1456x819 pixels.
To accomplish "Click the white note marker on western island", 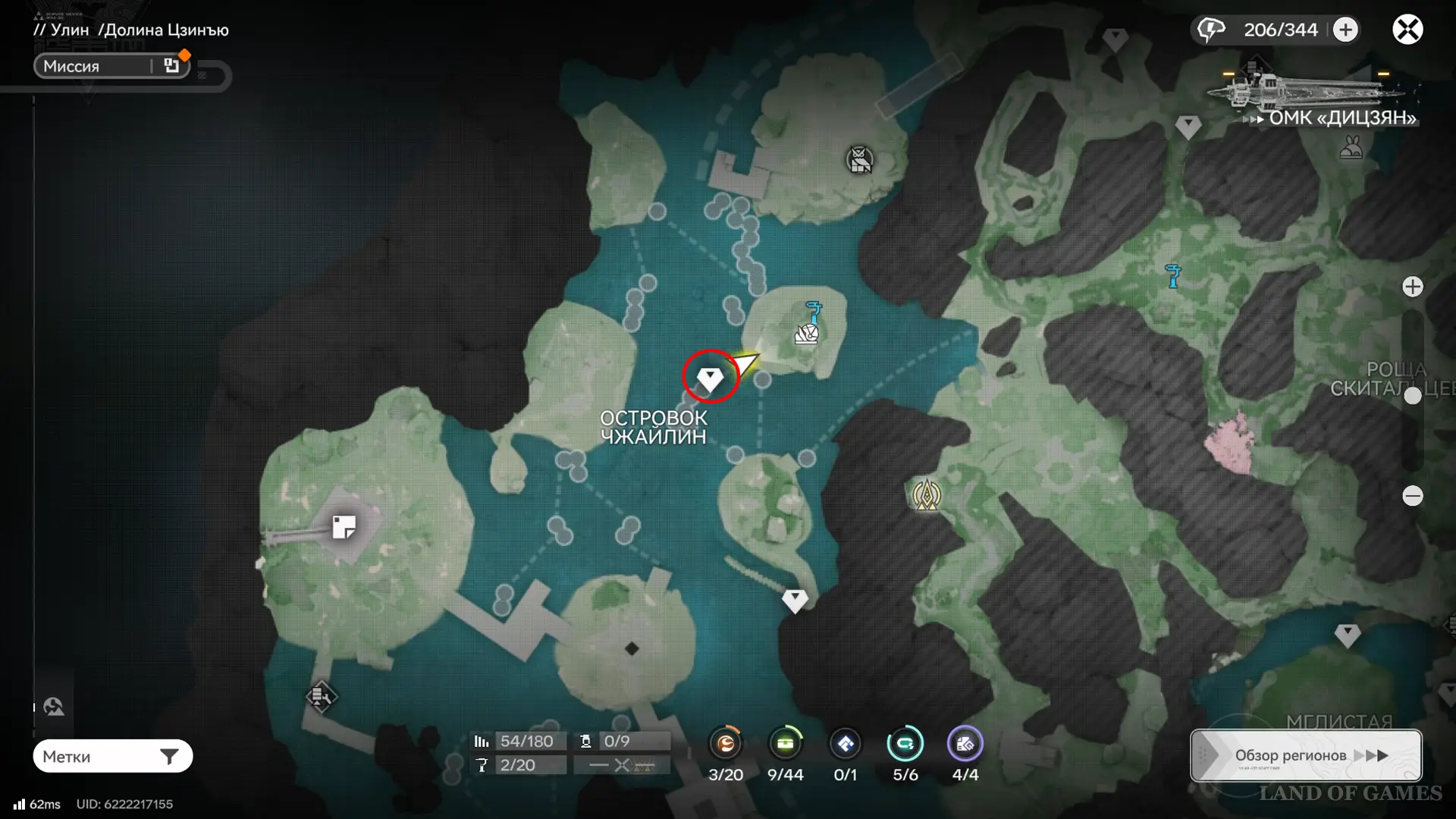I will pyautogui.click(x=344, y=526).
